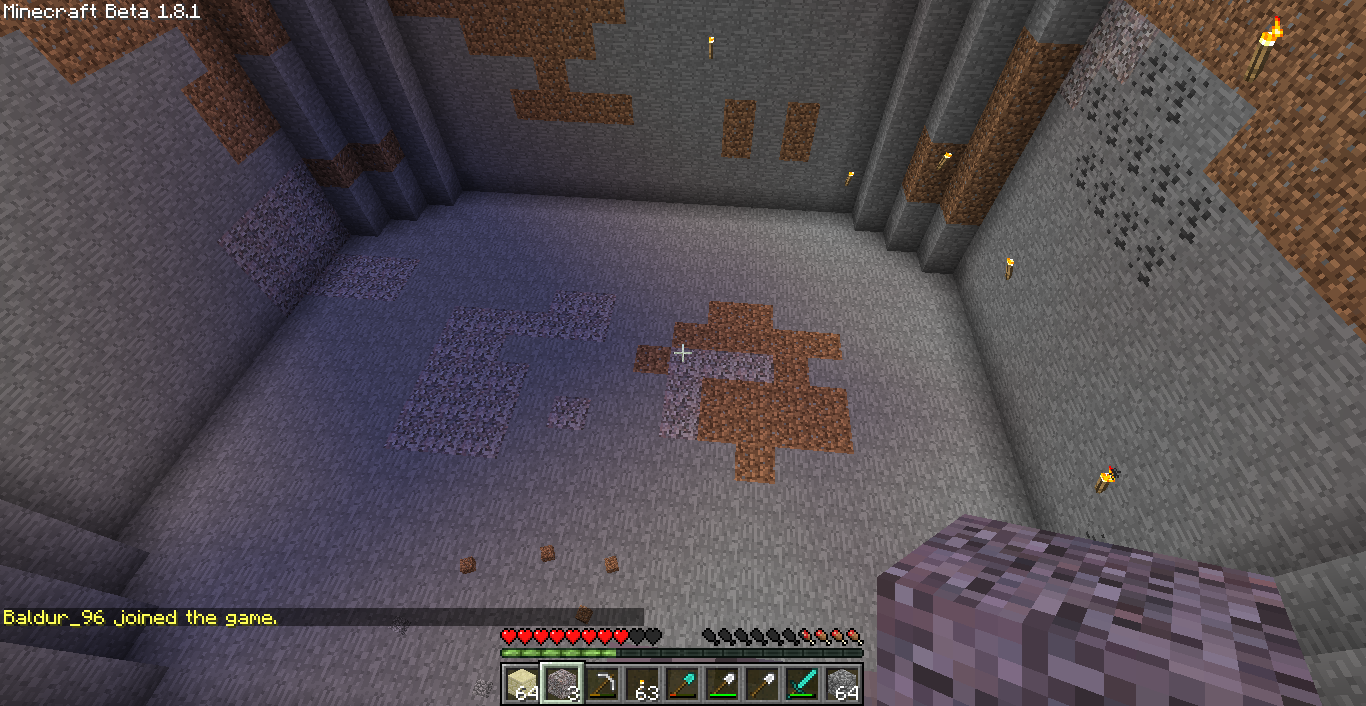This screenshot has width=1366, height=706.
Task: Choose the cobblestone stack slot
Action: 842,684
